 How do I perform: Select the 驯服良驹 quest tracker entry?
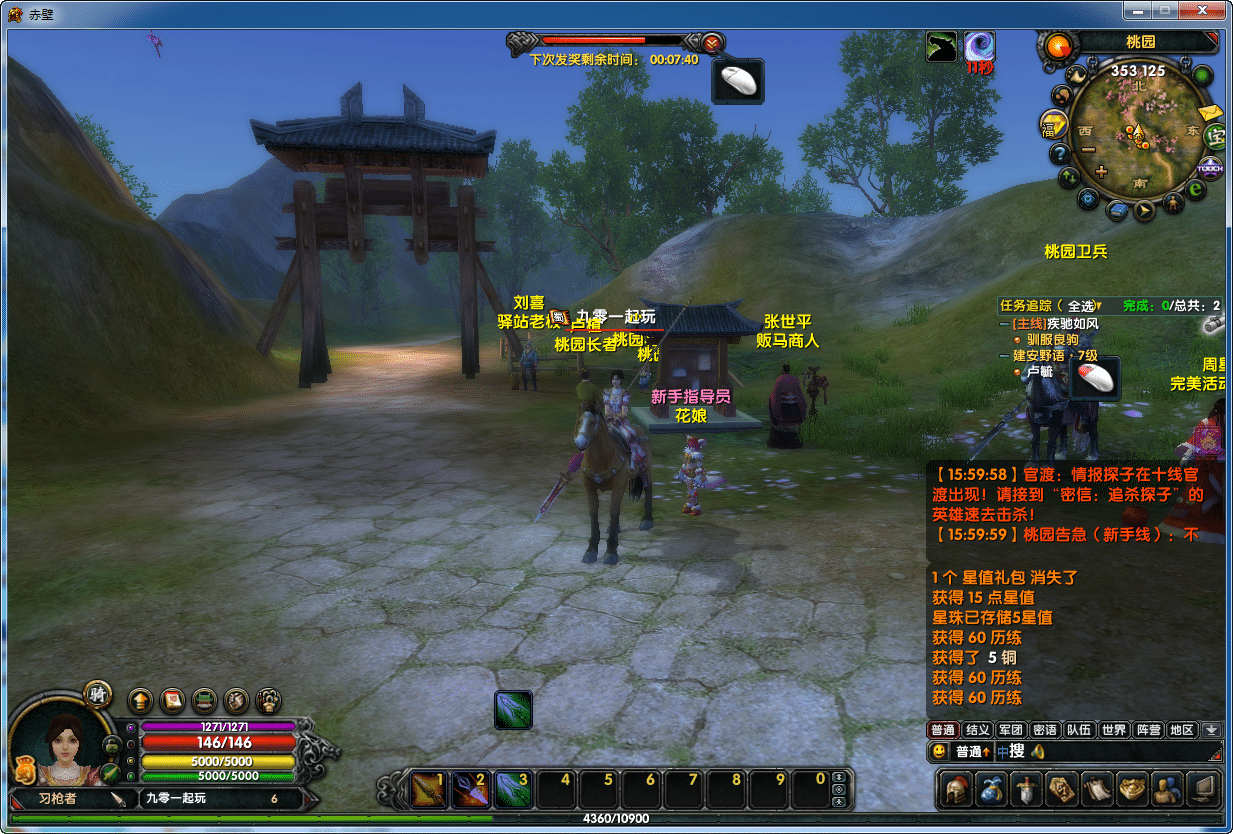pos(1052,340)
